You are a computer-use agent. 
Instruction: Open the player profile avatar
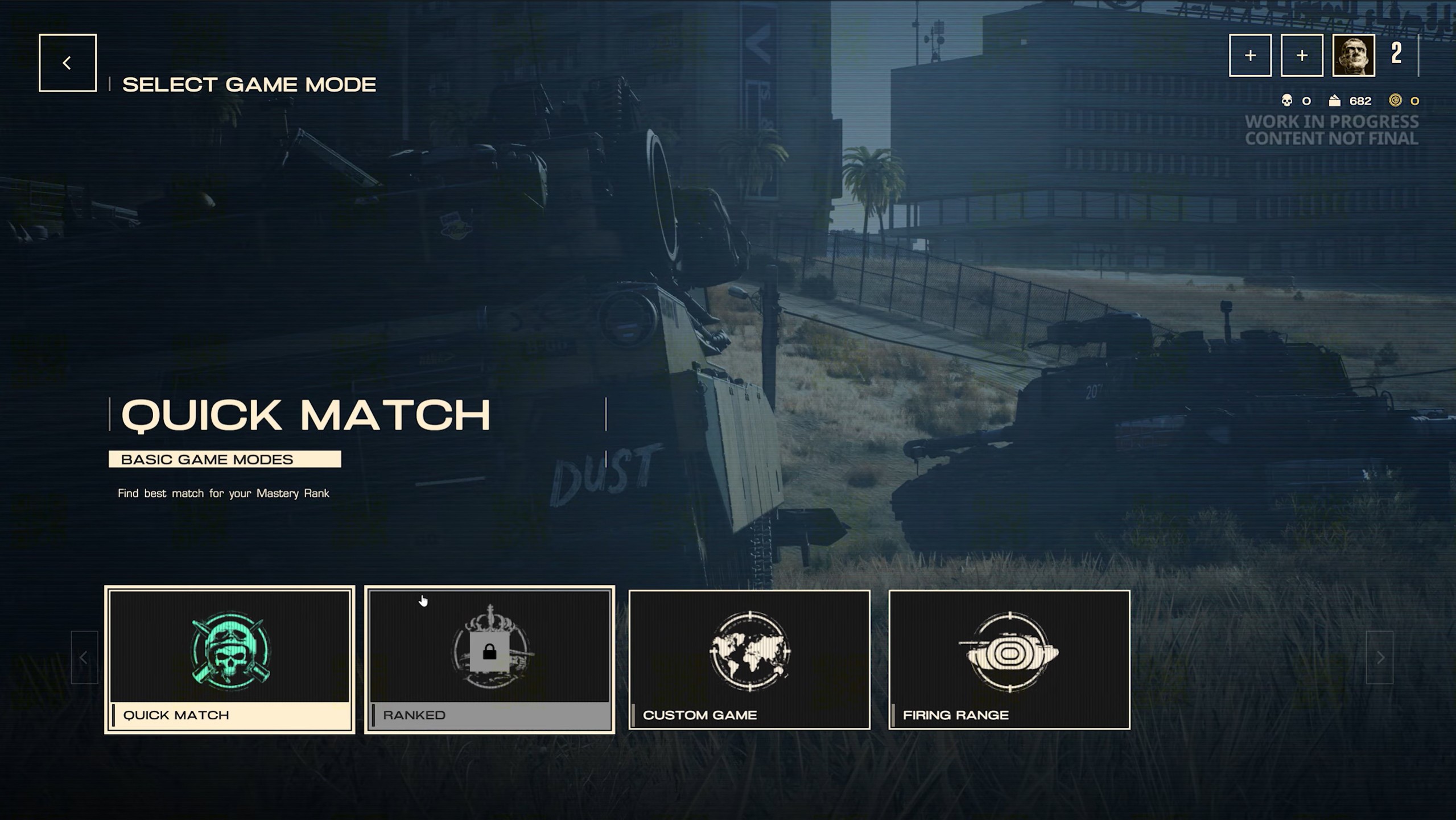pyautogui.click(x=1353, y=55)
